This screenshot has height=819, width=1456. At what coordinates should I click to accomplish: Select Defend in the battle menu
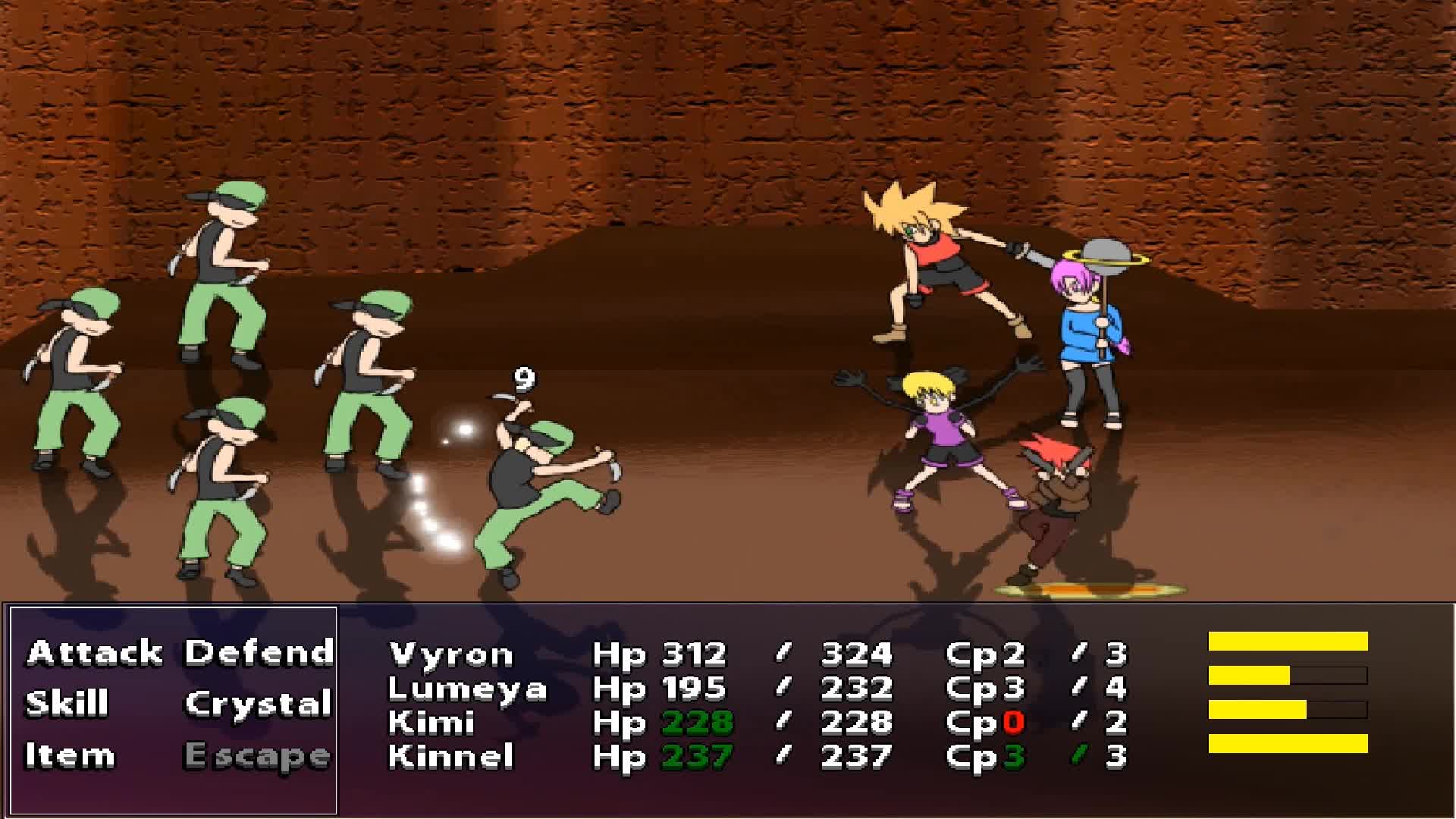point(259,653)
